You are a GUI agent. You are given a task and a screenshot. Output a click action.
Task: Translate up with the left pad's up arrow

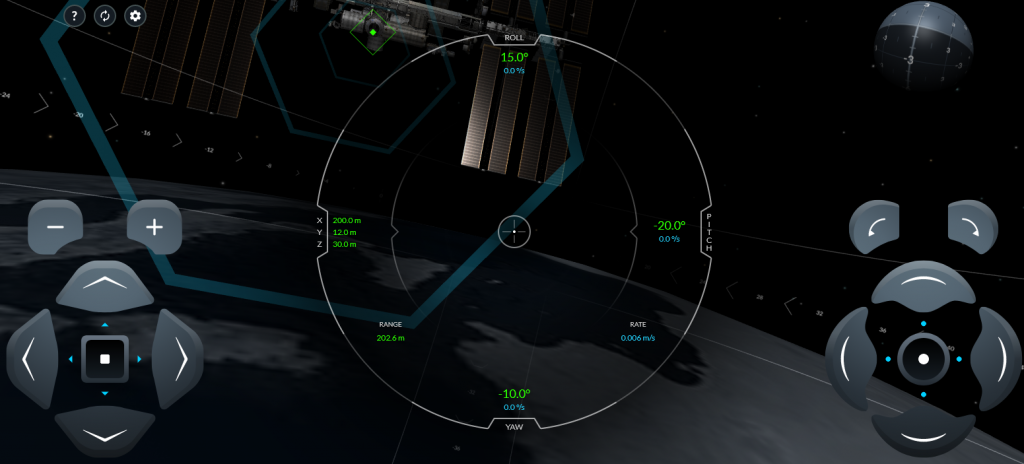105,287
